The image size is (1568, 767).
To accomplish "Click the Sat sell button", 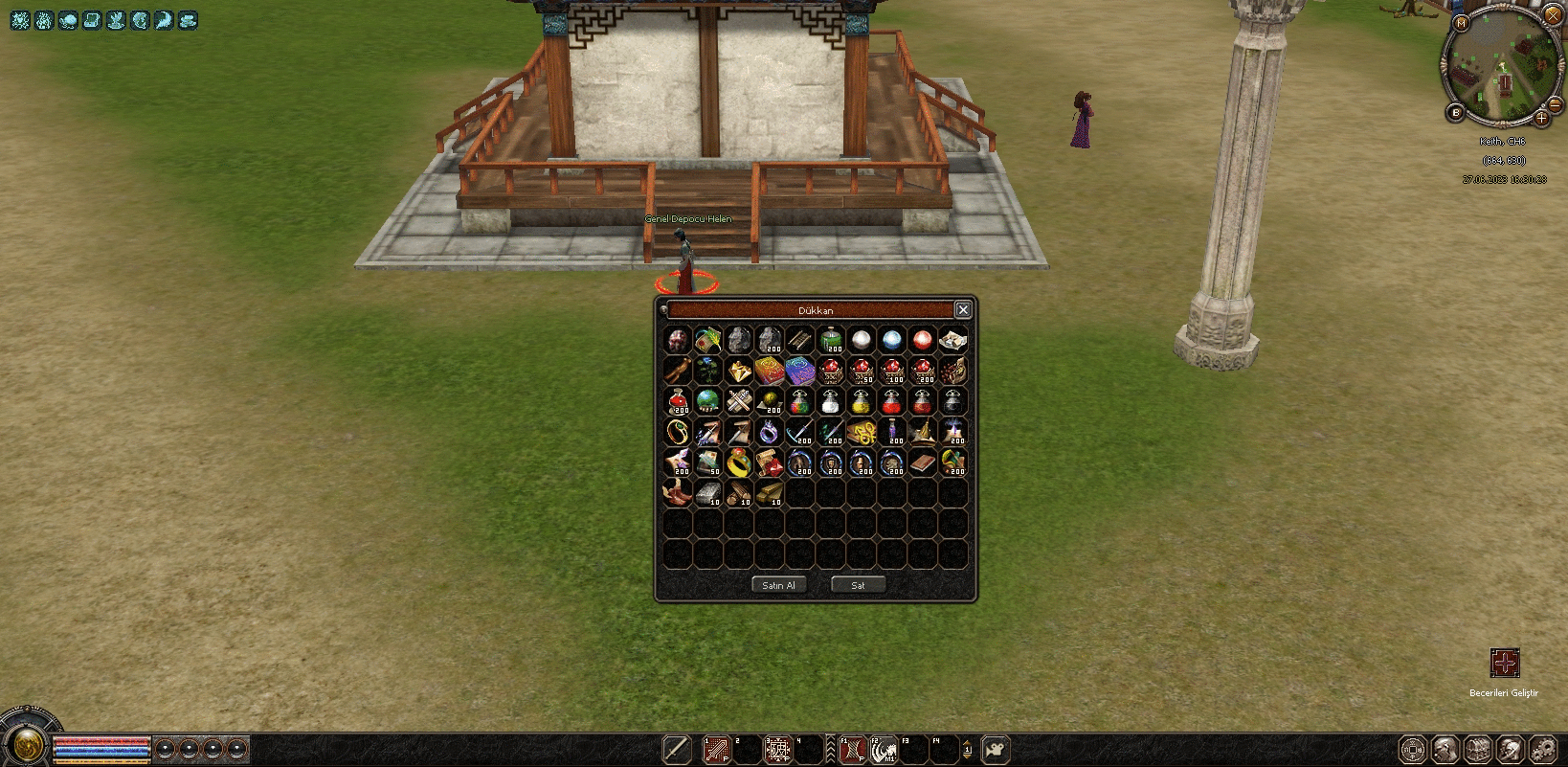I will [x=858, y=585].
